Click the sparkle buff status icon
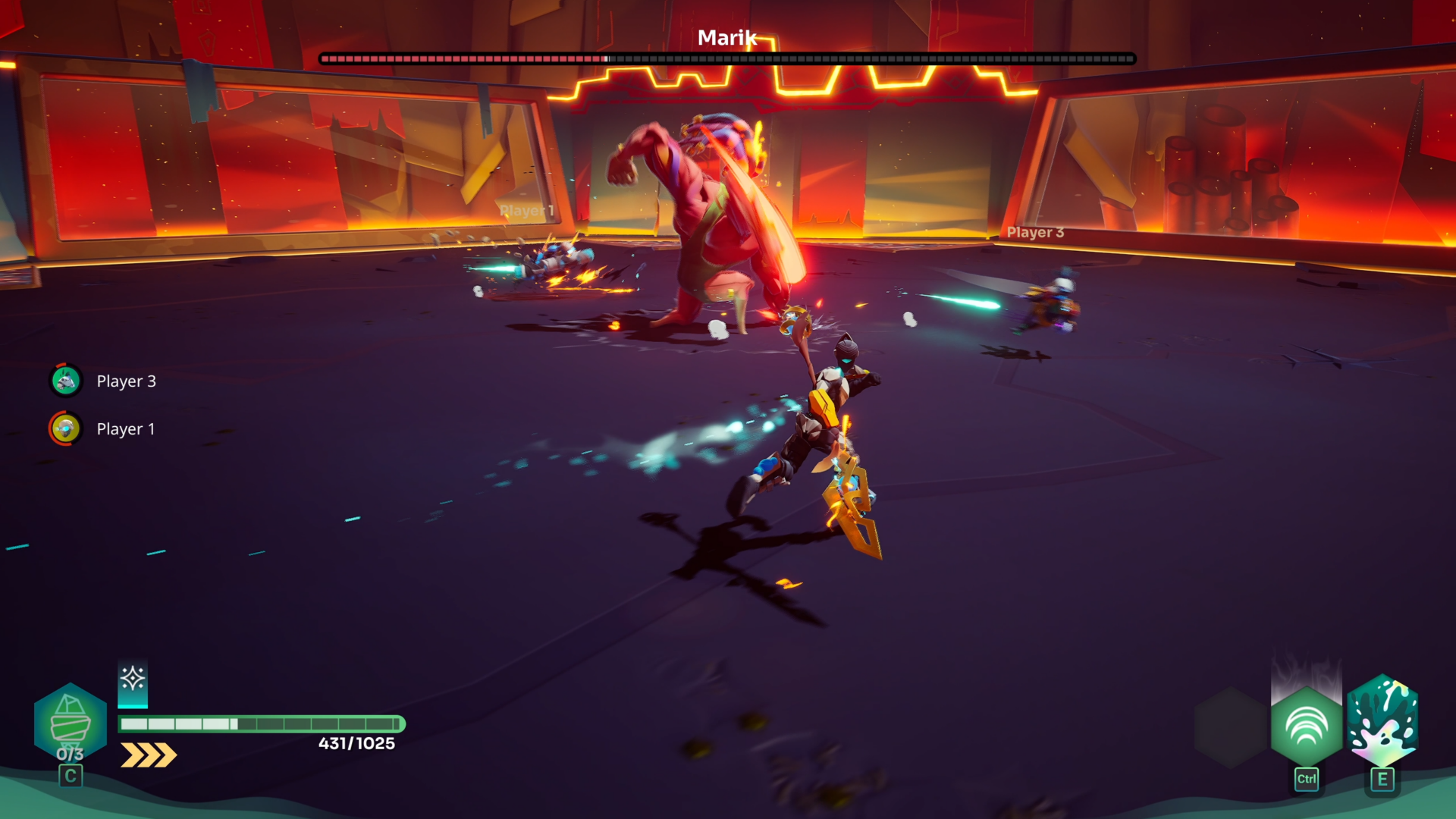 point(133,679)
